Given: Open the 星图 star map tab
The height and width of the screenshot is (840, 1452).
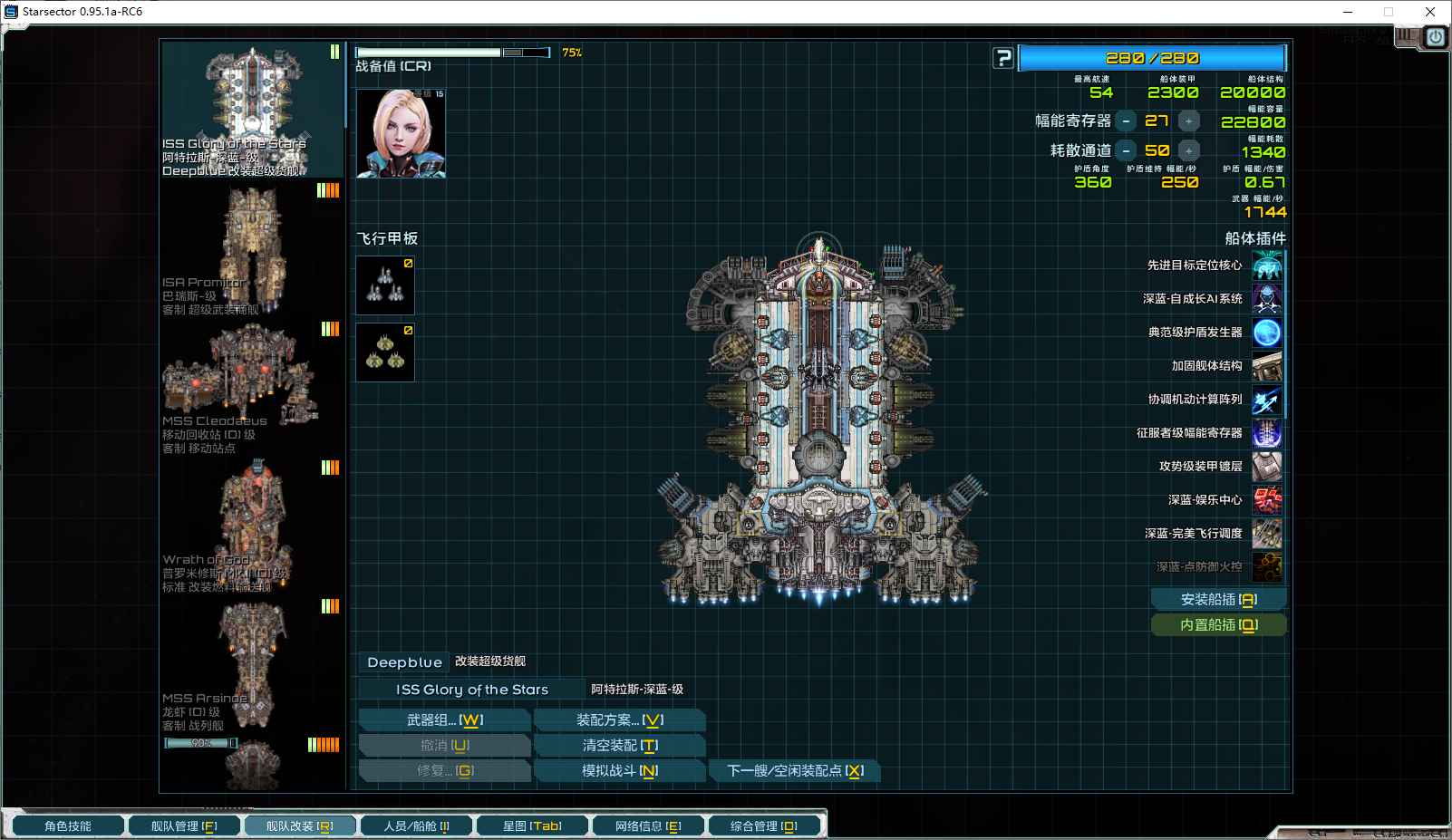Looking at the screenshot, I should pyautogui.click(x=532, y=826).
